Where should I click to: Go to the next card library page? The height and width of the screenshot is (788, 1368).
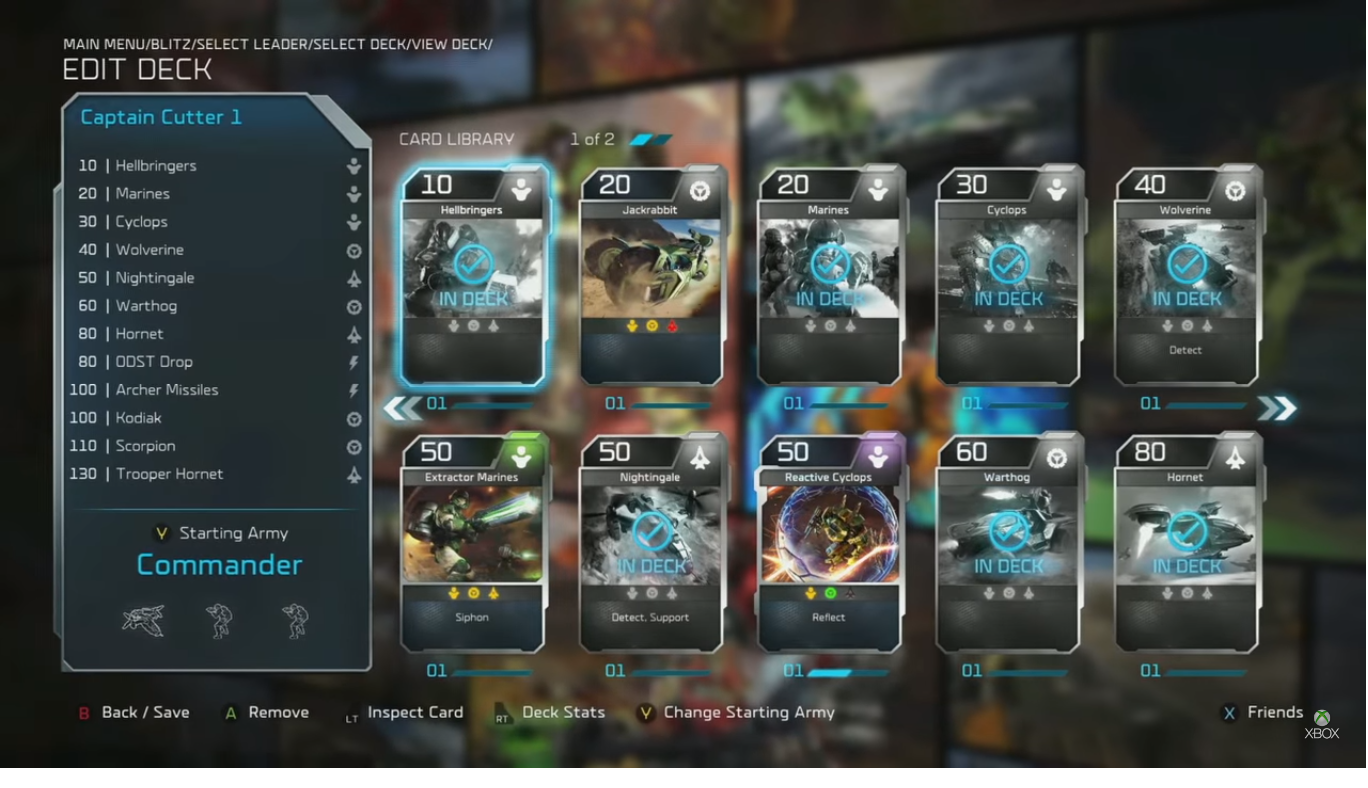tap(1277, 408)
